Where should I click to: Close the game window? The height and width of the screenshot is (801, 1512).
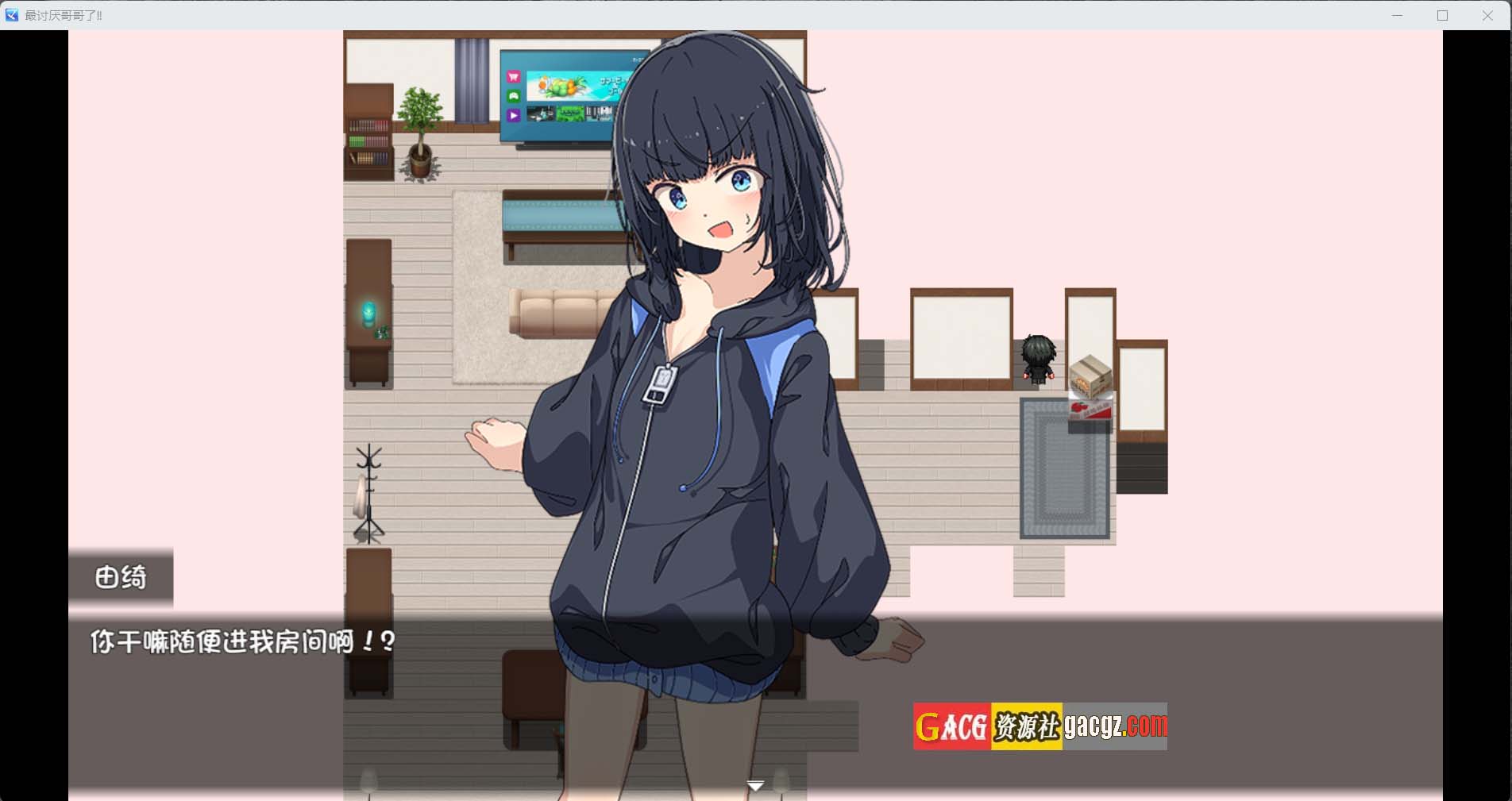pyautogui.click(x=1487, y=16)
